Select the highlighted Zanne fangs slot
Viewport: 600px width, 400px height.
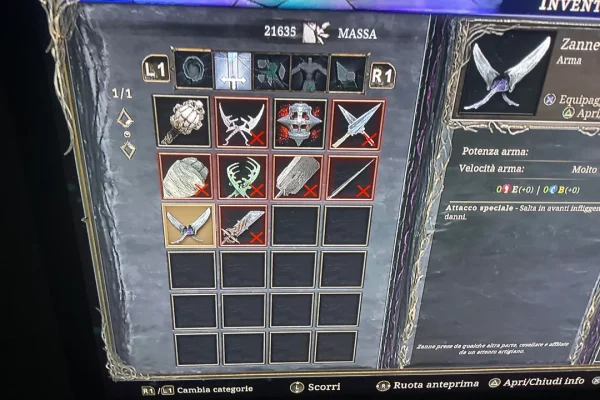coord(188,225)
